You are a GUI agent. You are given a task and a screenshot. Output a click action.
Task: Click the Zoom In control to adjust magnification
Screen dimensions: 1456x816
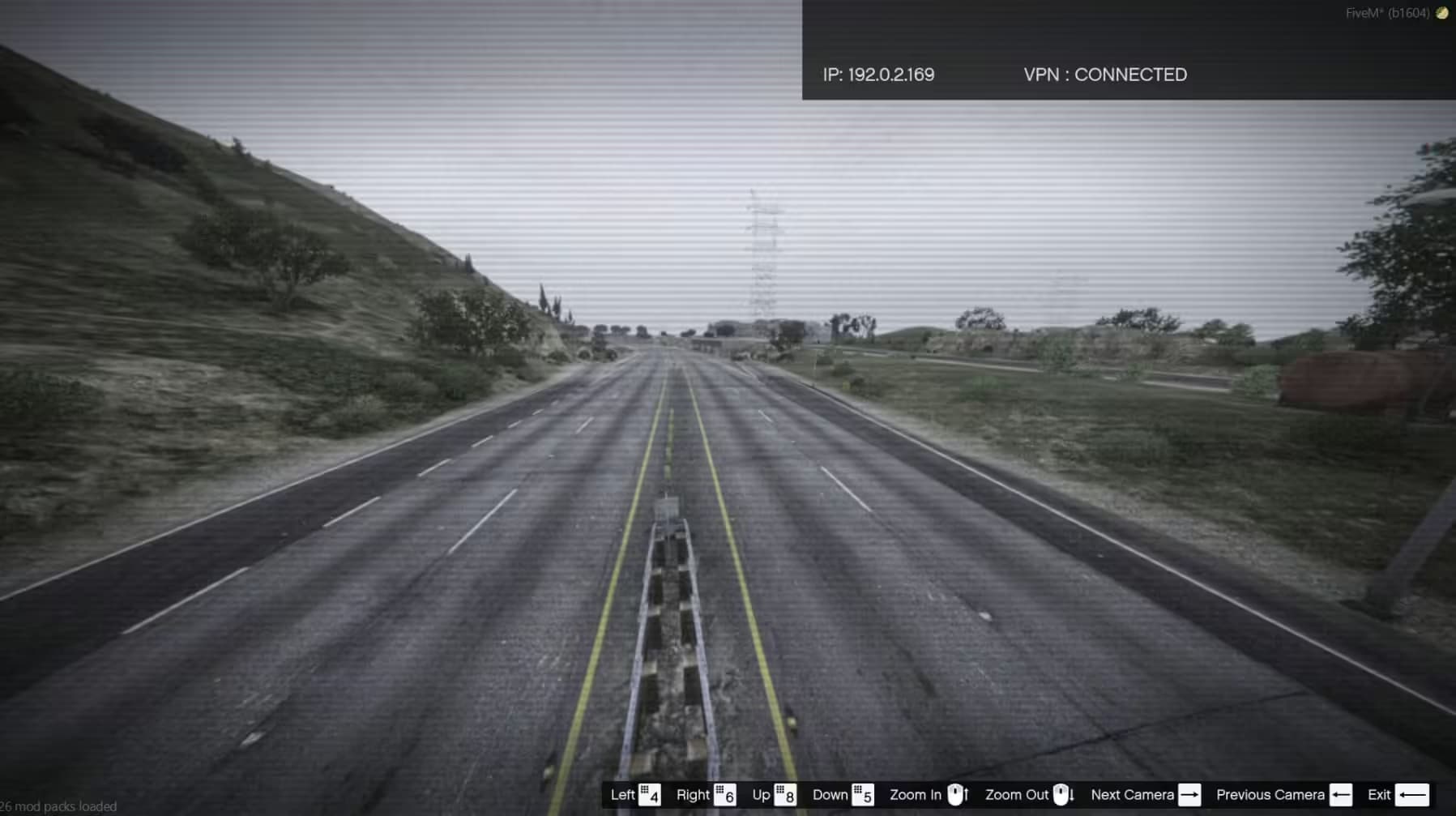pyautogui.click(x=912, y=795)
